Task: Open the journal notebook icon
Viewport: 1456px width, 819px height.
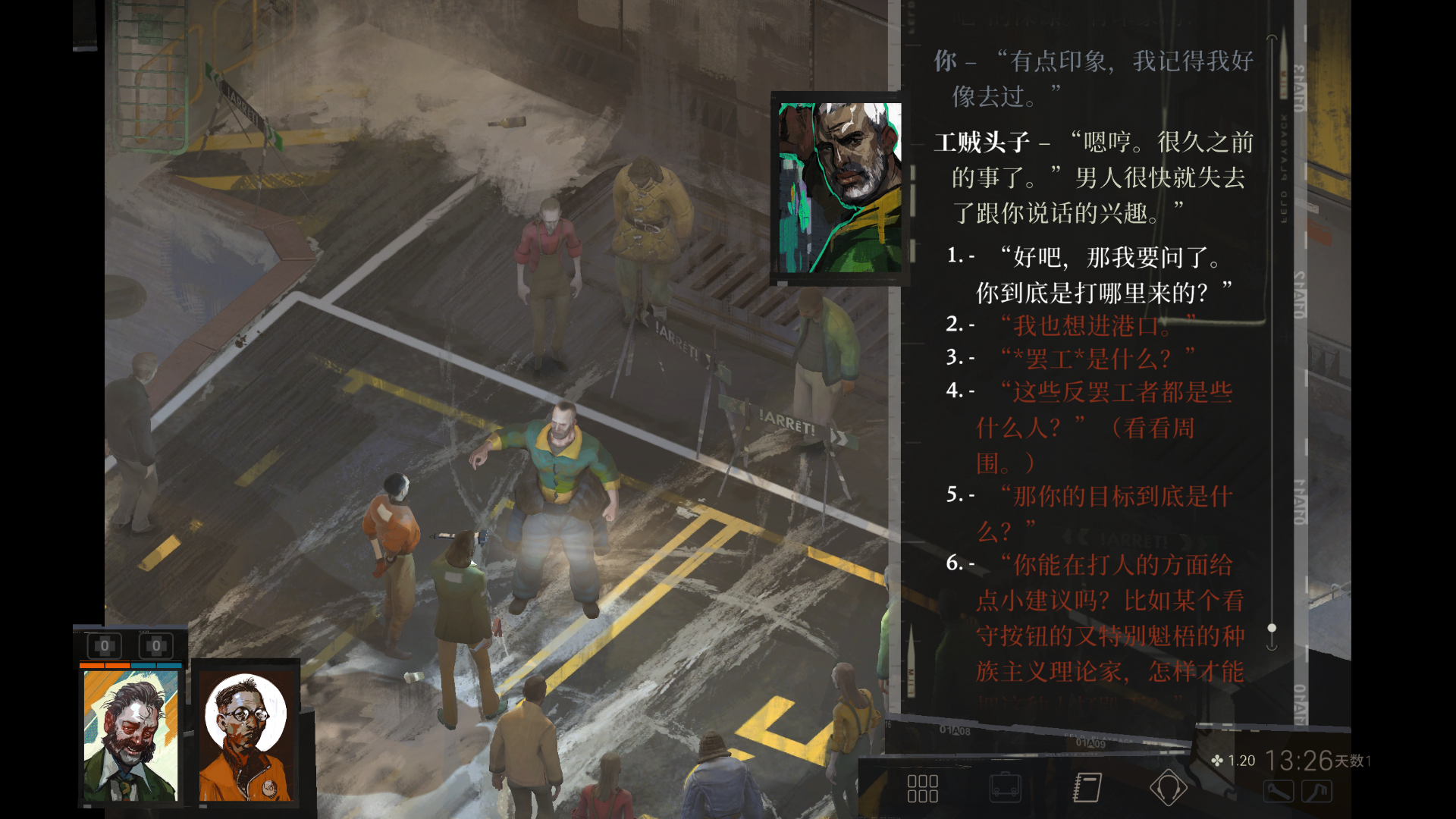Action: pos(1087,789)
